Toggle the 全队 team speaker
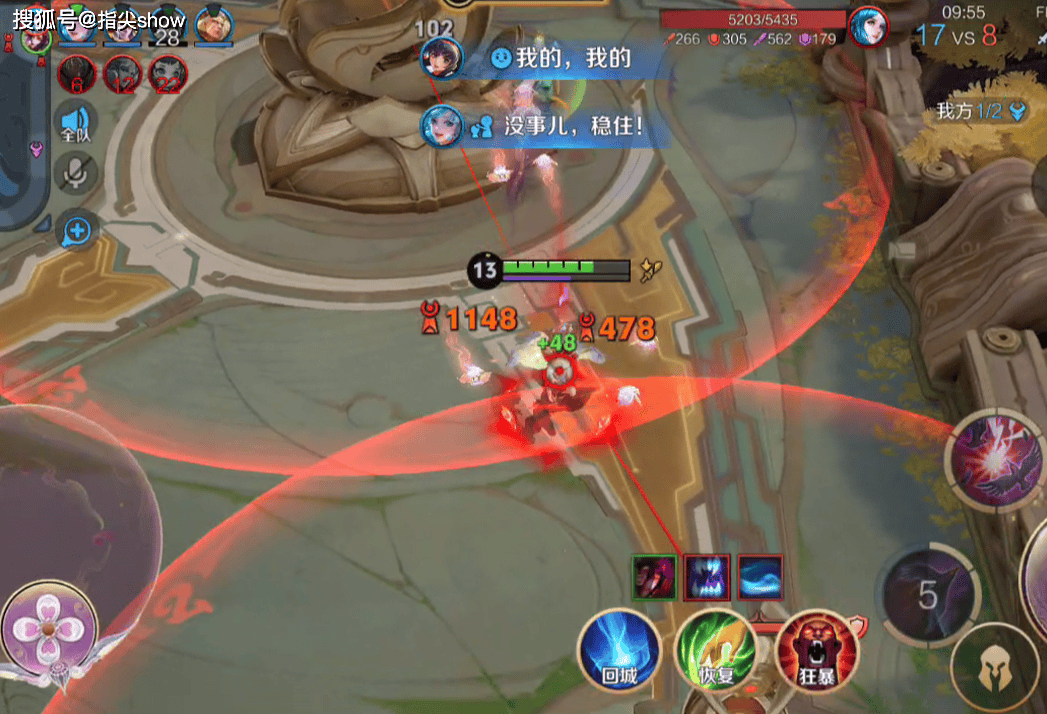This screenshot has width=1047, height=714. click(x=76, y=122)
